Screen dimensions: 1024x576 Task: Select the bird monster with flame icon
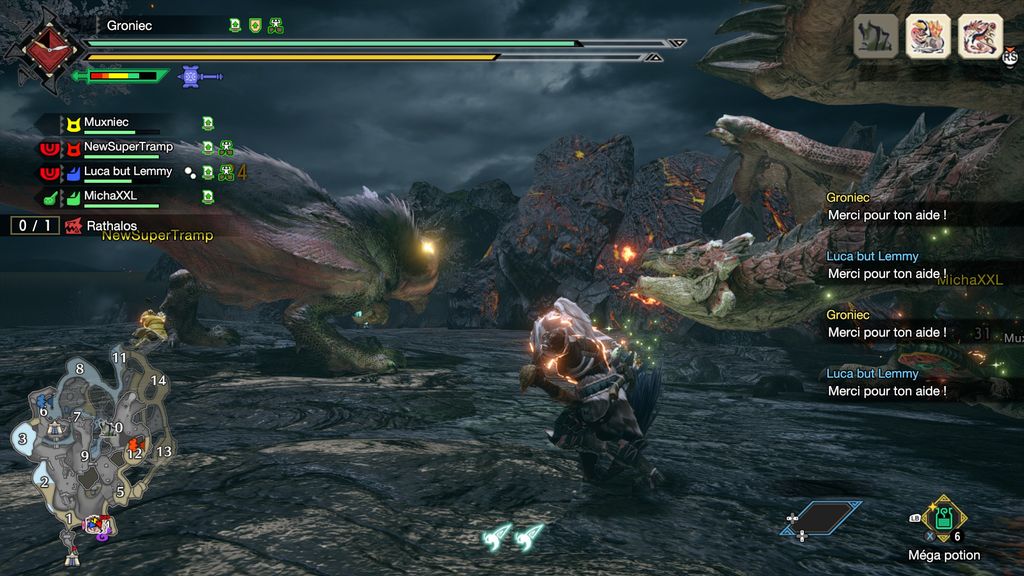point(928,36)
